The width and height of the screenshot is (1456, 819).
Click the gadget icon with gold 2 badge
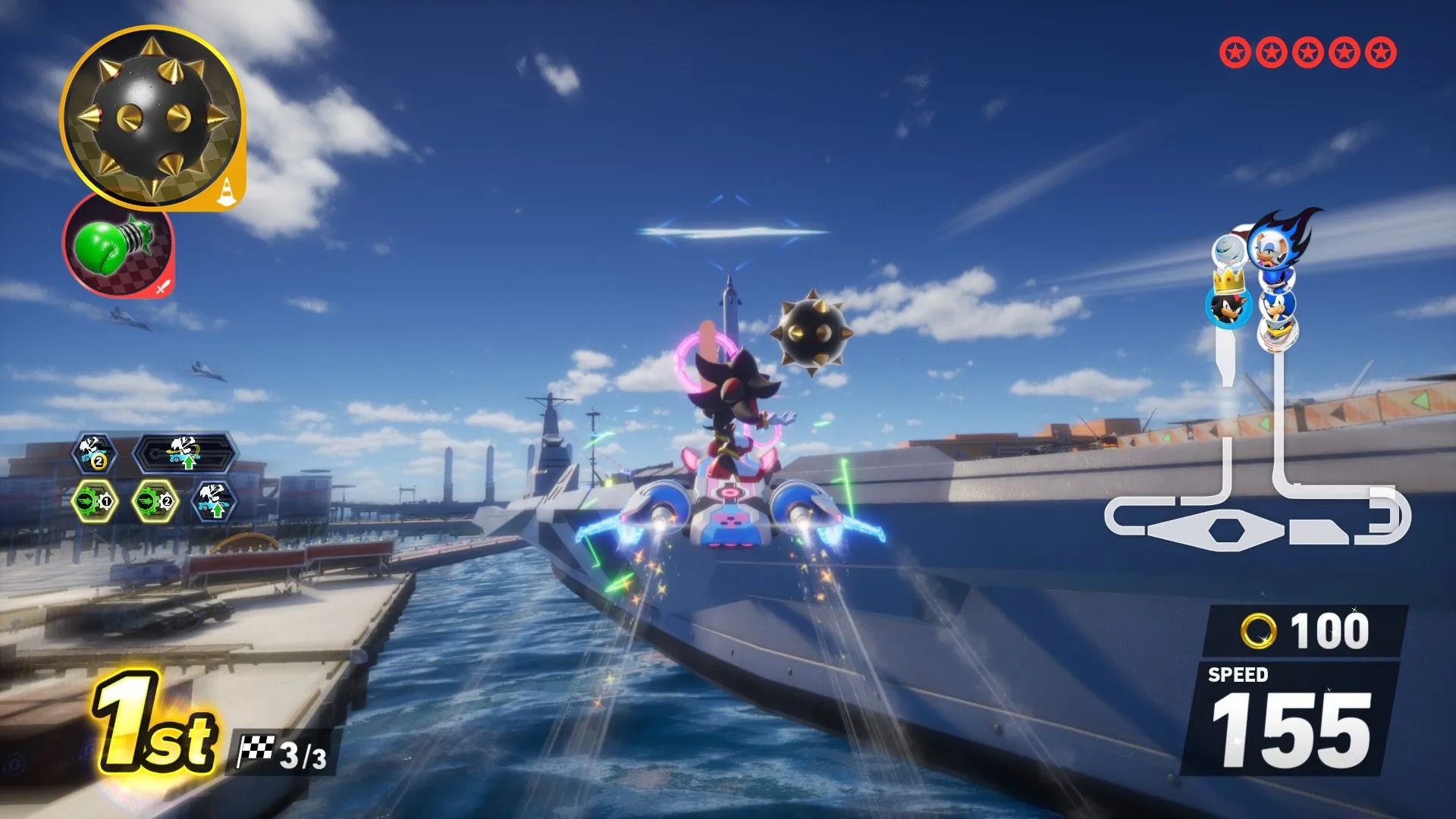pos(94,453)
